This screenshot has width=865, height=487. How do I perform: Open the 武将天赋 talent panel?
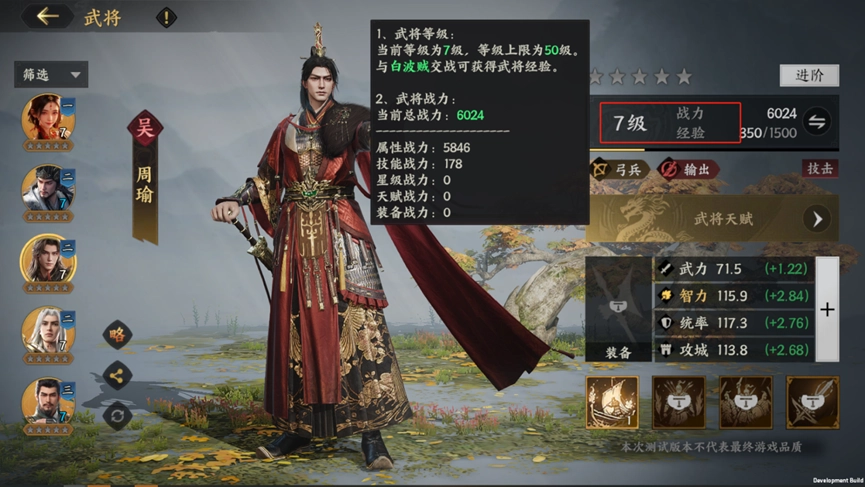pyautogui.click(x=712, y=219)
